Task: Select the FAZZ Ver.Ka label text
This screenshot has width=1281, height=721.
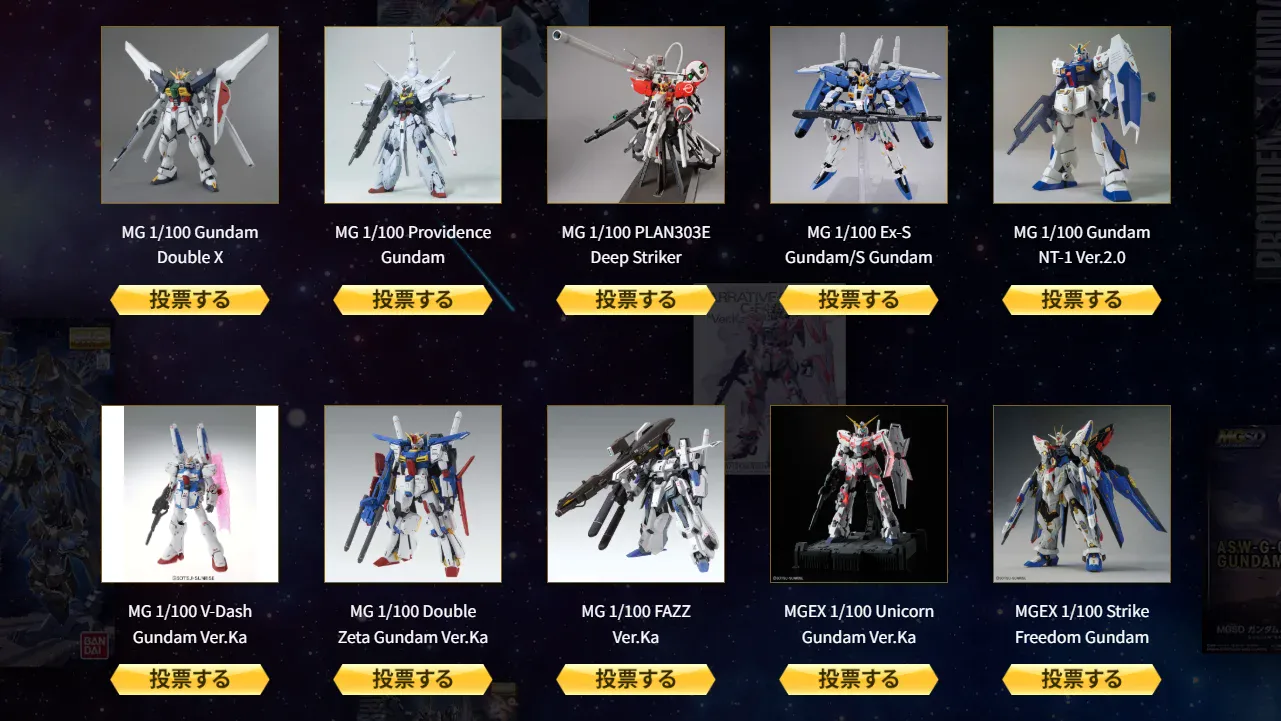Action: tap(636, 624)
